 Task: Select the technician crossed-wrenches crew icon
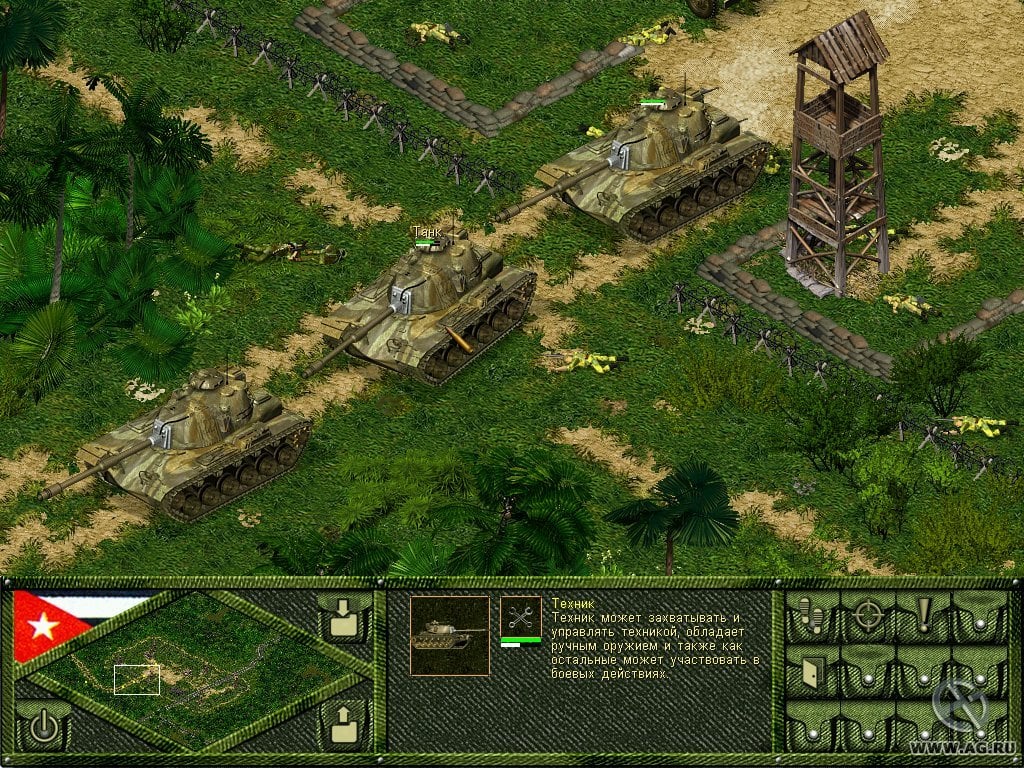[520, 617]
